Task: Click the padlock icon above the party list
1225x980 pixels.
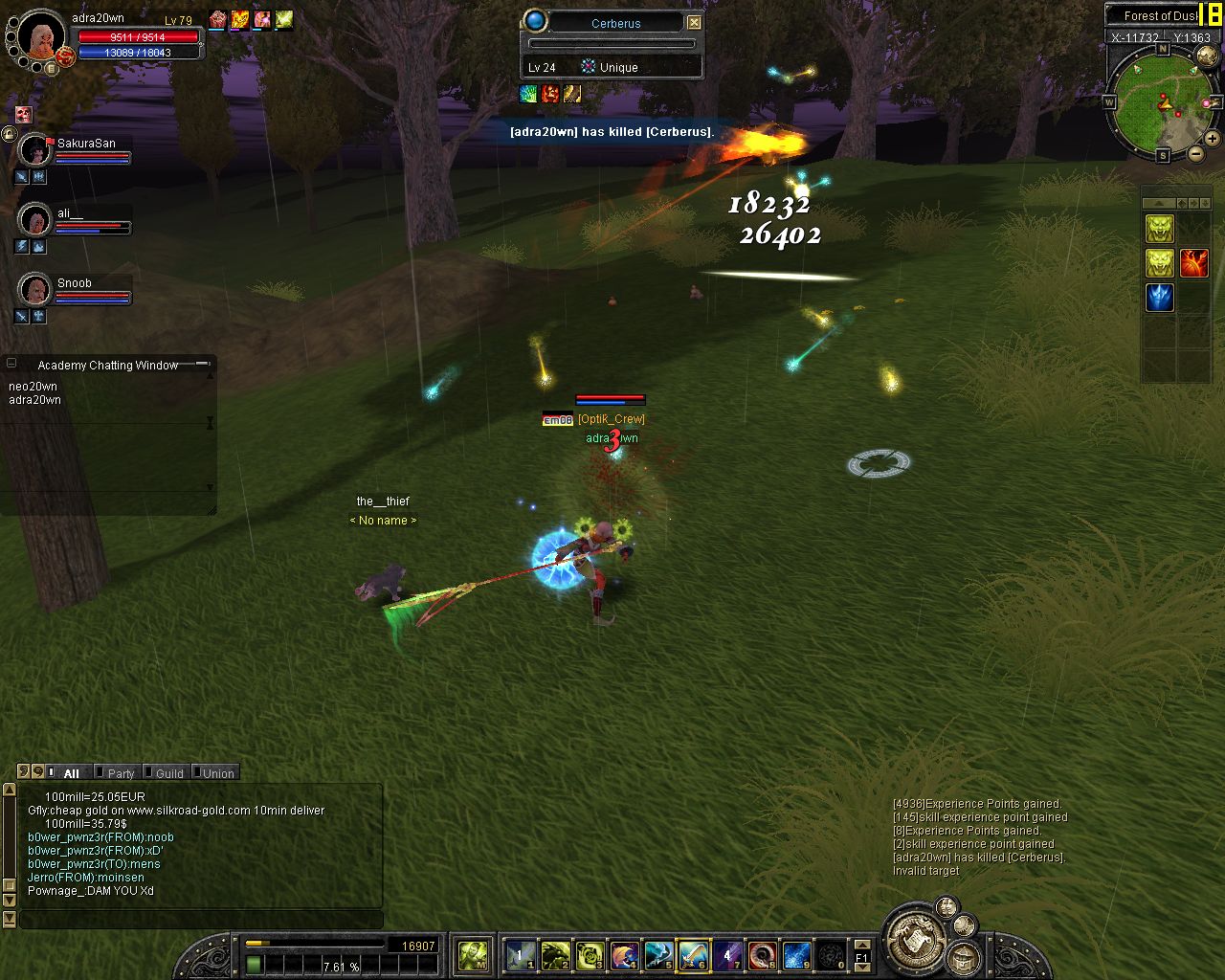Action: 9,134
